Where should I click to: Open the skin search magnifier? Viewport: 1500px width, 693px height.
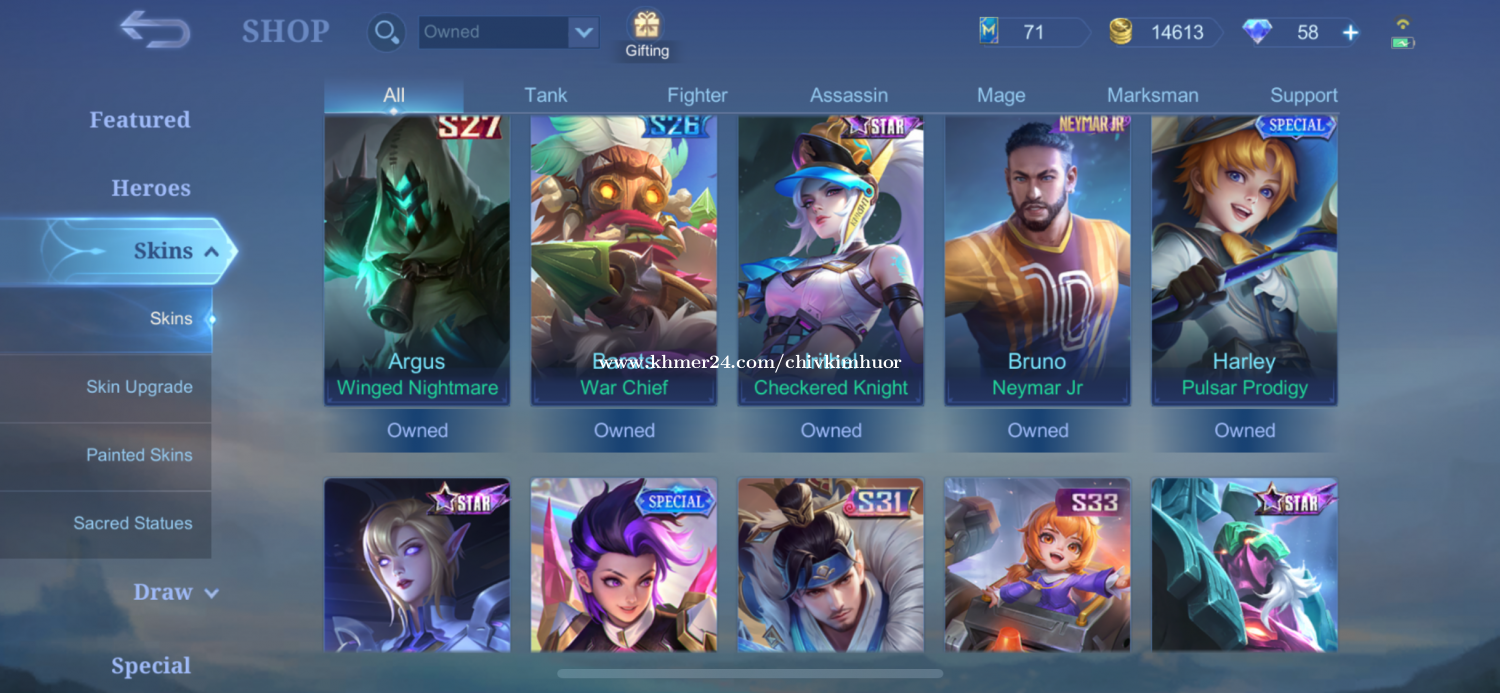[x=385, y=32]
